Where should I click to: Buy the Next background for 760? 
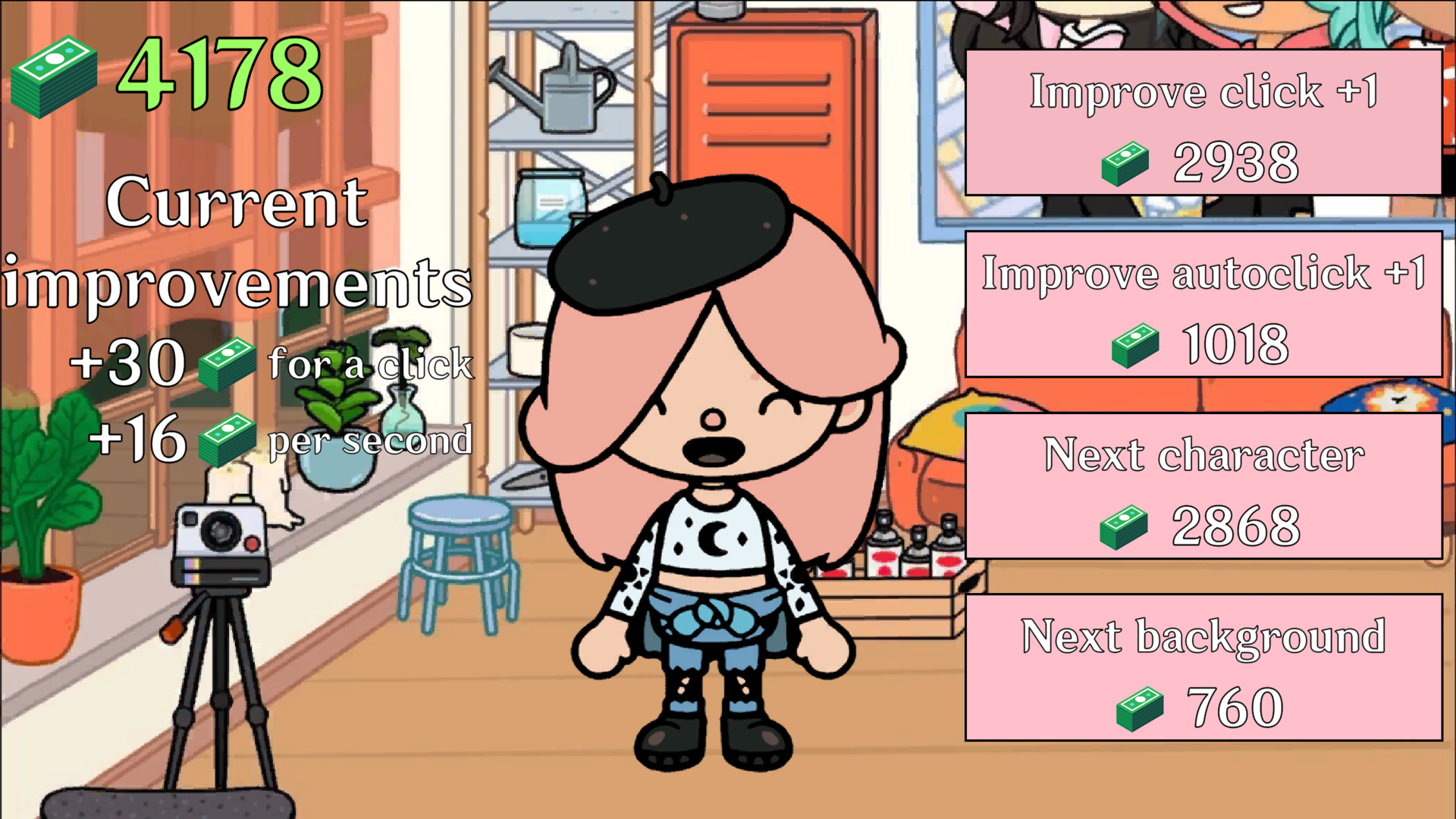(1204, 666)
